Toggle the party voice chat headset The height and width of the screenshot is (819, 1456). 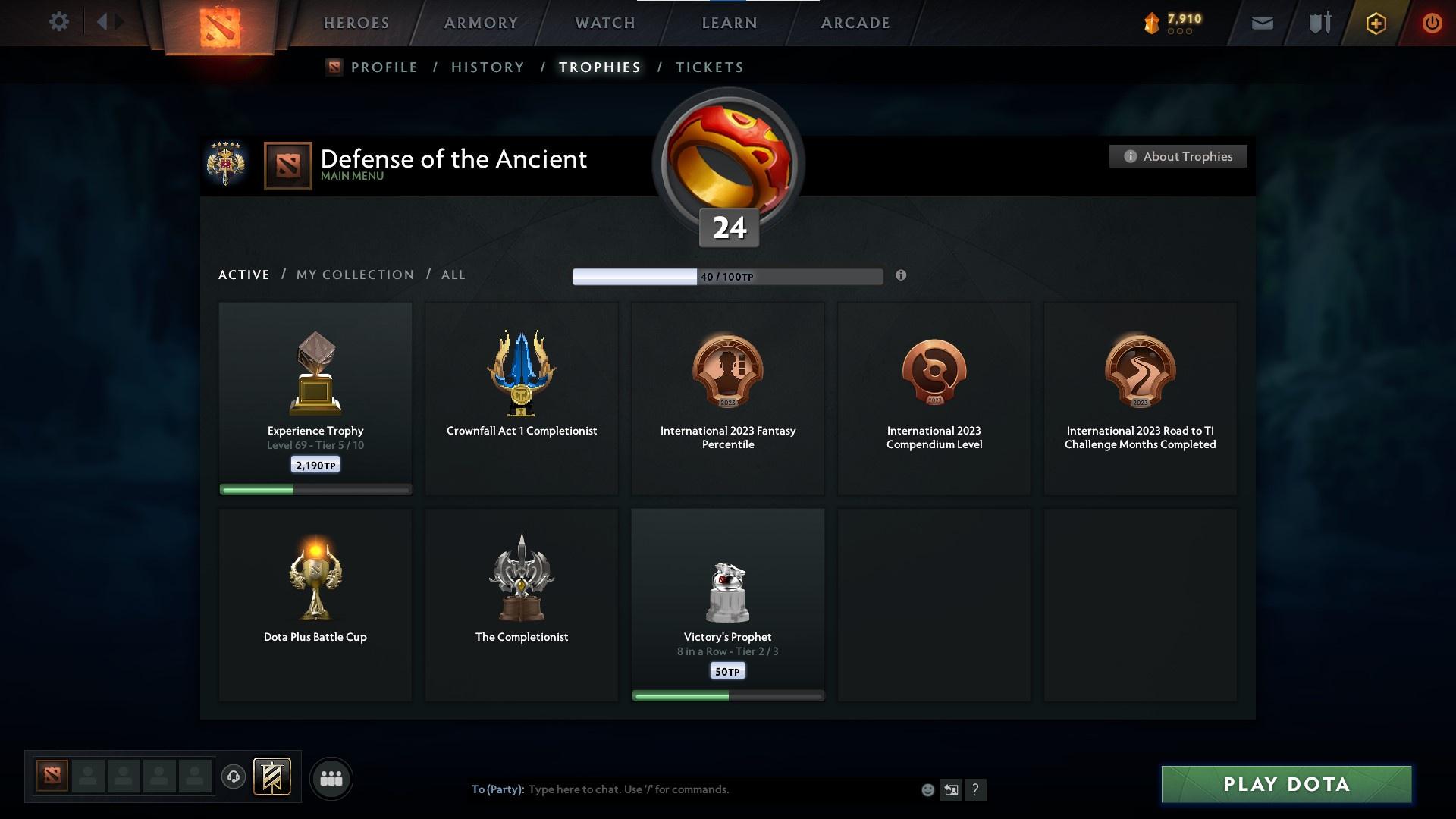[234, 778]
